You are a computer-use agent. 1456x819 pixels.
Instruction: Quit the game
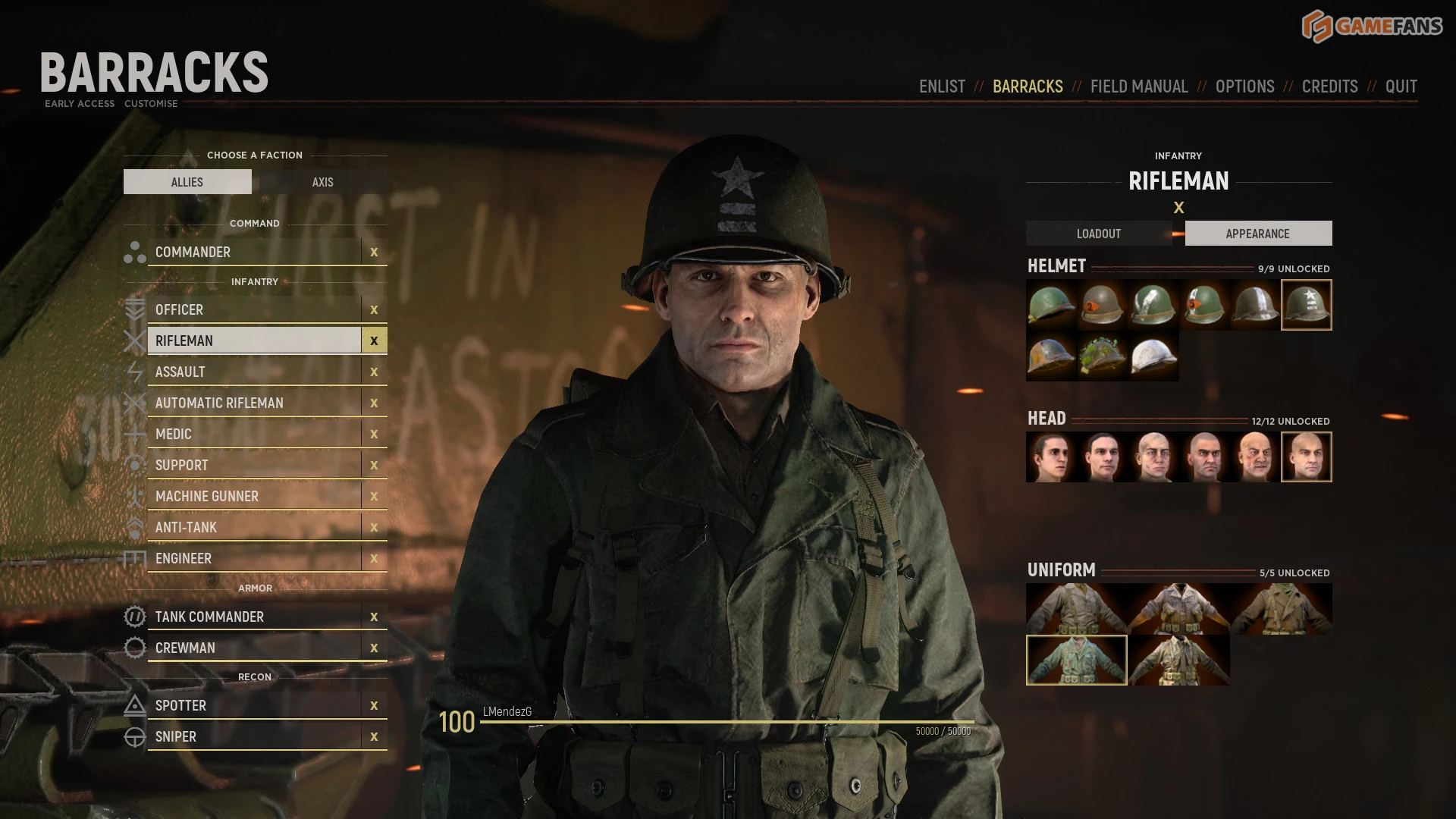pyautogui.click(x=1401, y=86)
